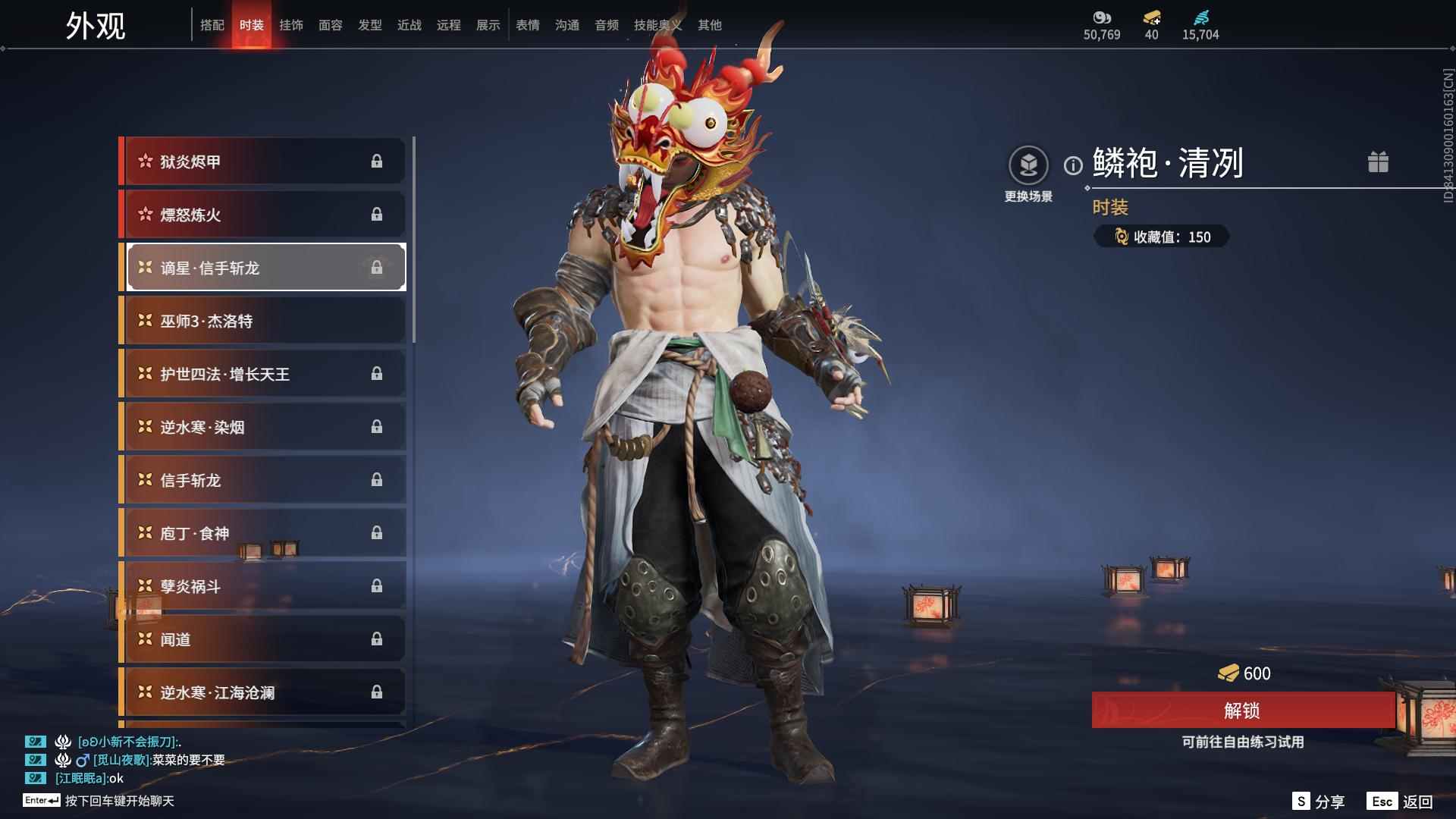The image size is (1456, 819).
Task: Choose the 逆水寒·染烟 outfit row
Action: [x=262, y=427]
